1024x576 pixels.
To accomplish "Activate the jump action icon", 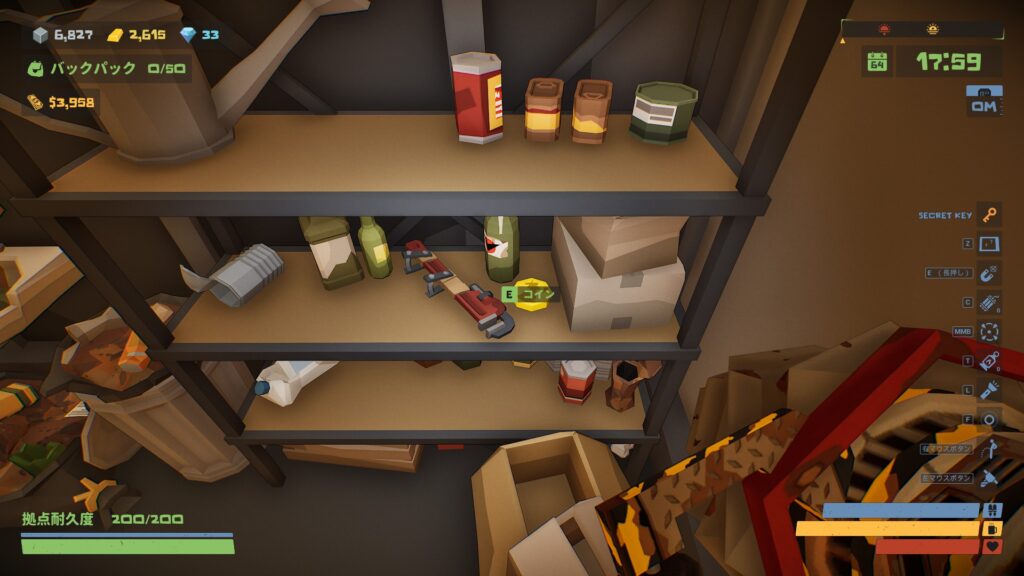I will [x=989, y=449].
